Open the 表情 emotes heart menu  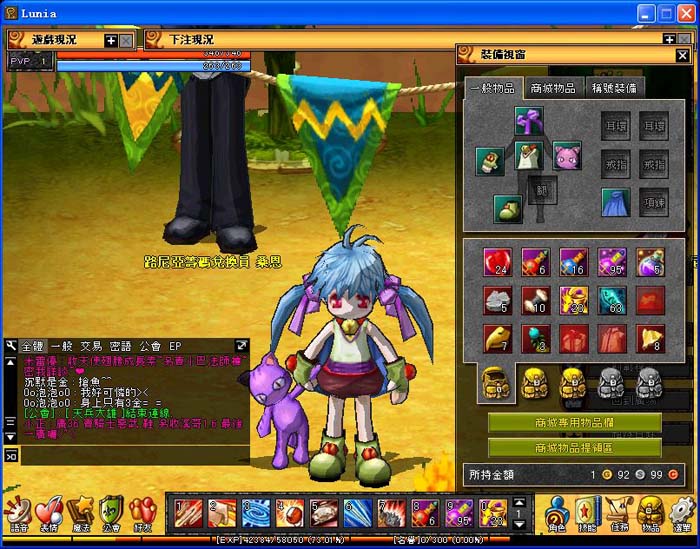pos(48,514)
